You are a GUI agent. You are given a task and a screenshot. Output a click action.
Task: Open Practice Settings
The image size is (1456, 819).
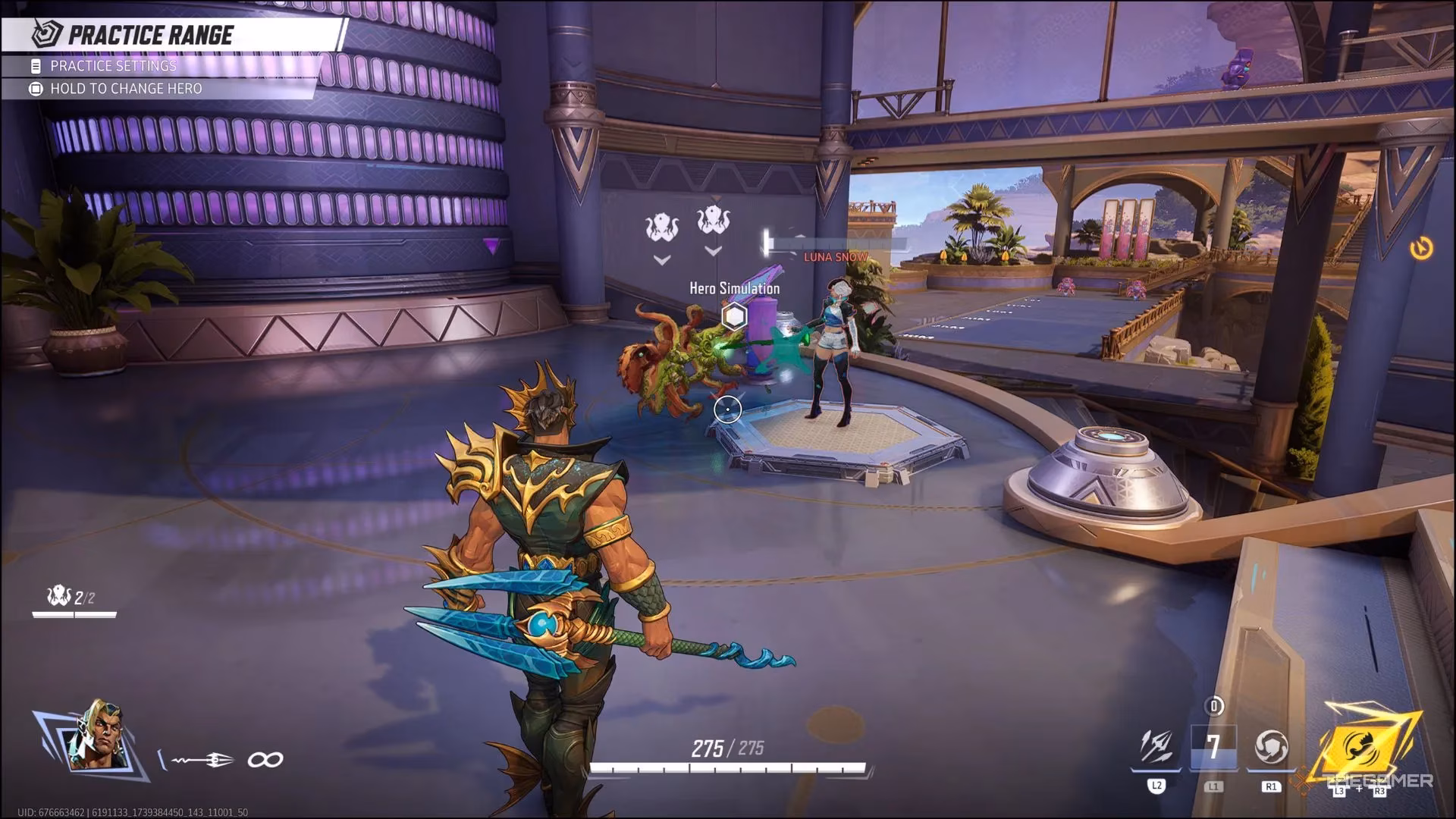113,66
